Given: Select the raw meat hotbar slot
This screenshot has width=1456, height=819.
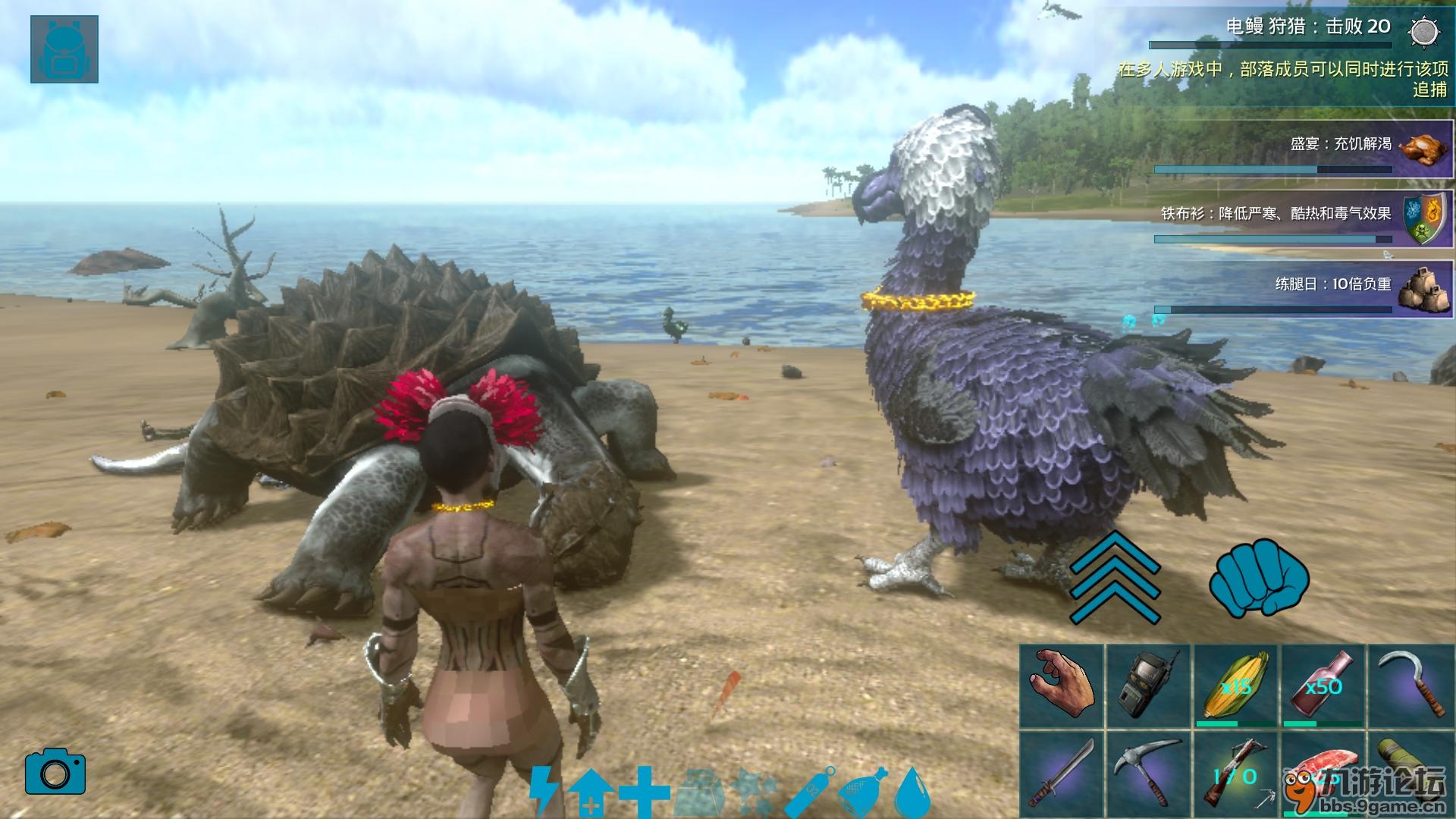Looking at the screenshot, I should pos(1324,773).
